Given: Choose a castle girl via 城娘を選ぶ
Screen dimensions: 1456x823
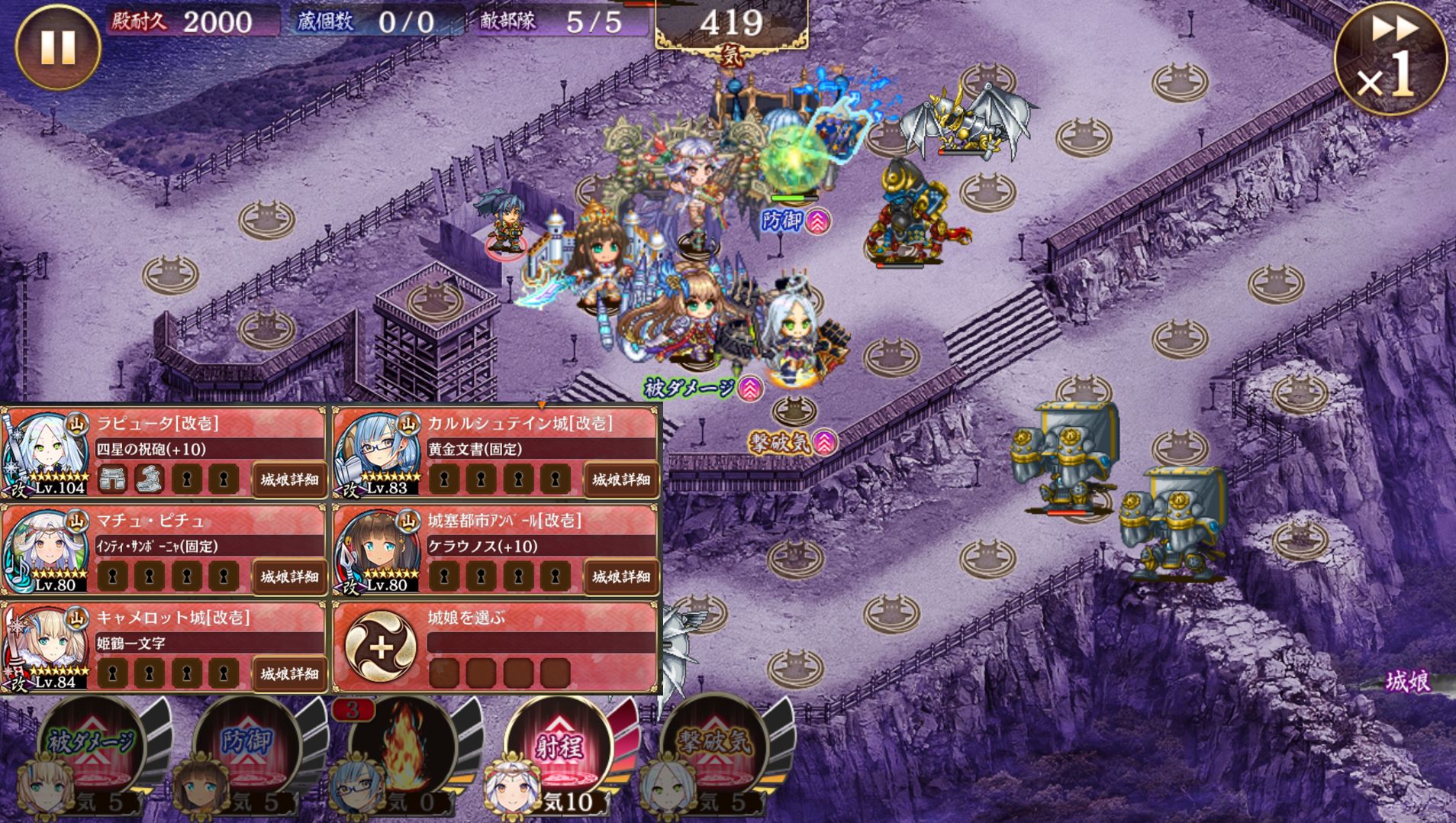Looking at the screenshot, I should 381,647.
